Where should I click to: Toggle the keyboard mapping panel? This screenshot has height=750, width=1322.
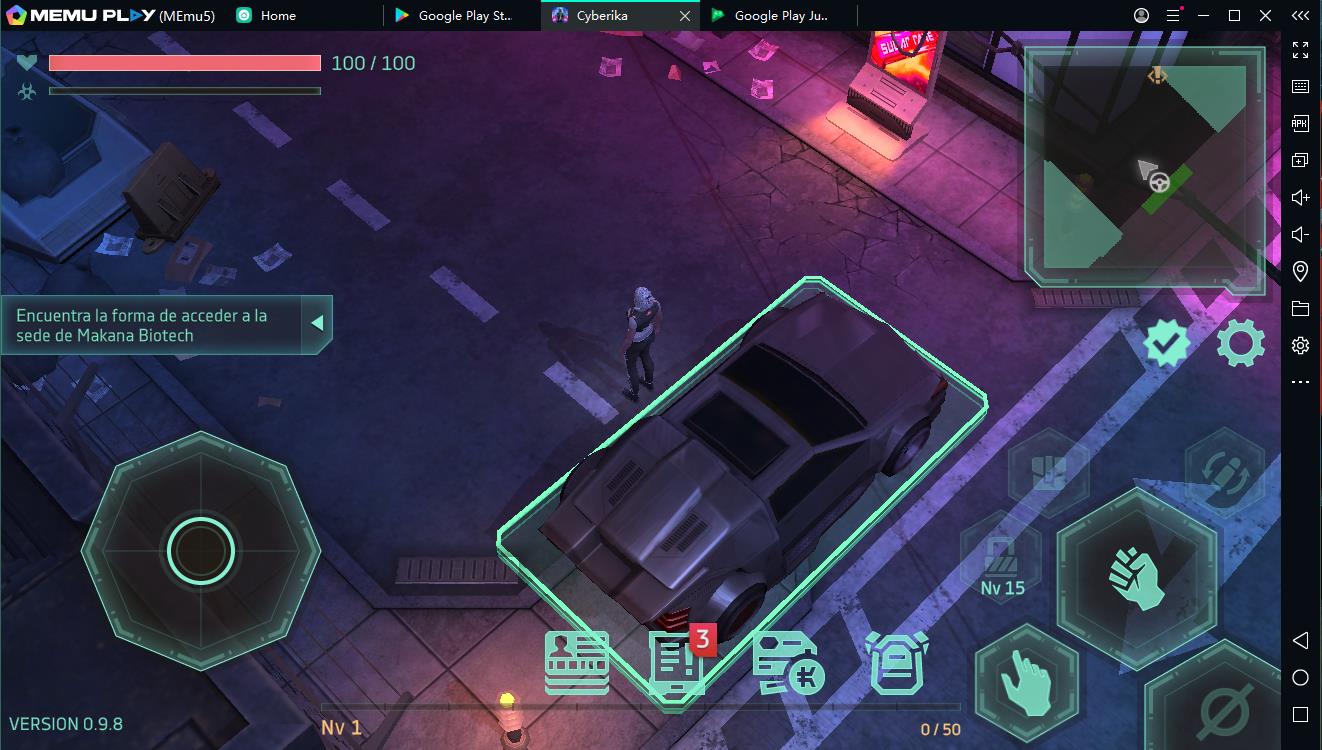pyautogui.click(x=1299, y=86)
